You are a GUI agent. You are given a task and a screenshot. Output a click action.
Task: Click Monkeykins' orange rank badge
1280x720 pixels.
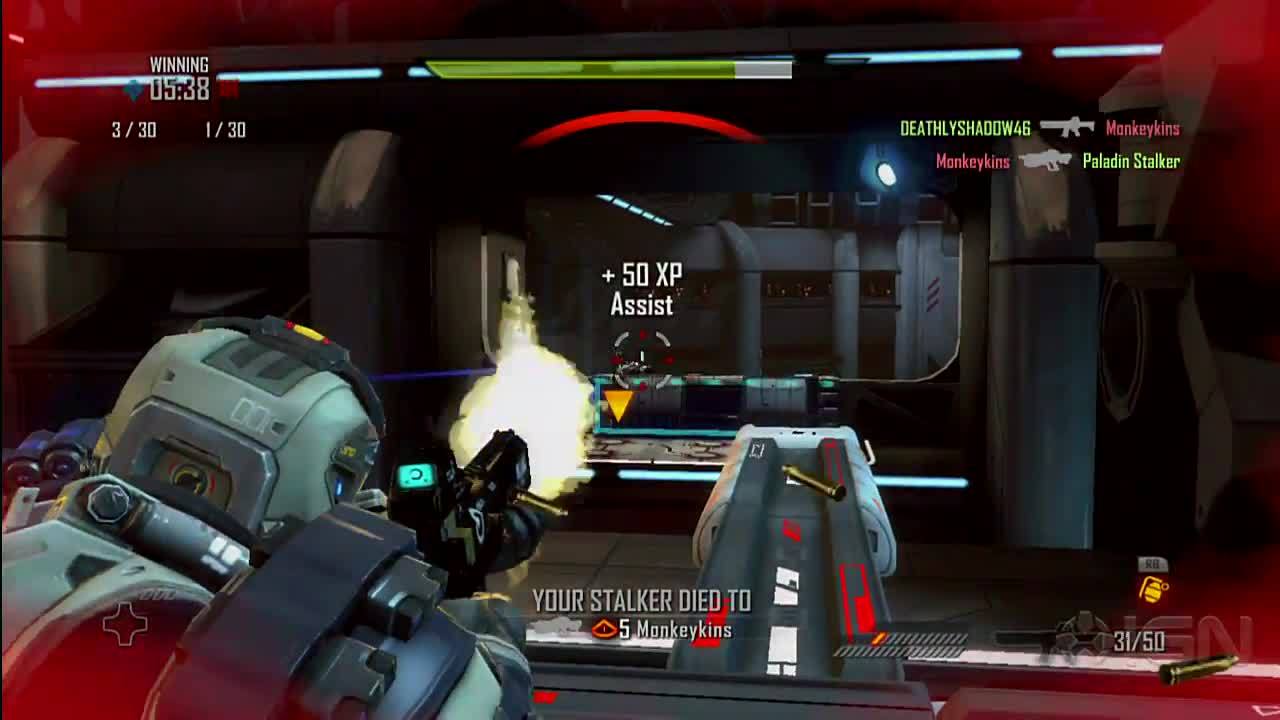click(603, 629)
